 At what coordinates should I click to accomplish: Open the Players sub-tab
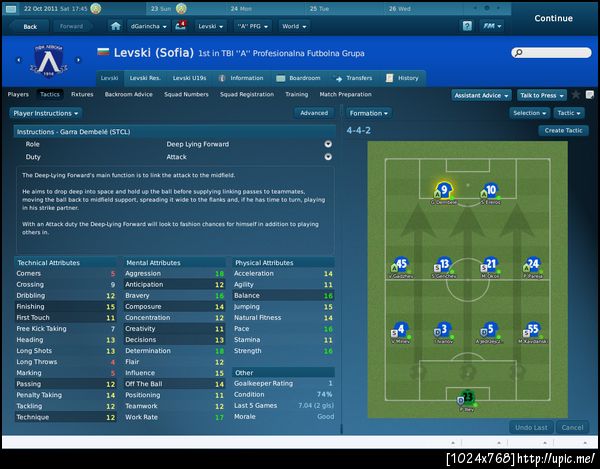click(x=18, y=94)
